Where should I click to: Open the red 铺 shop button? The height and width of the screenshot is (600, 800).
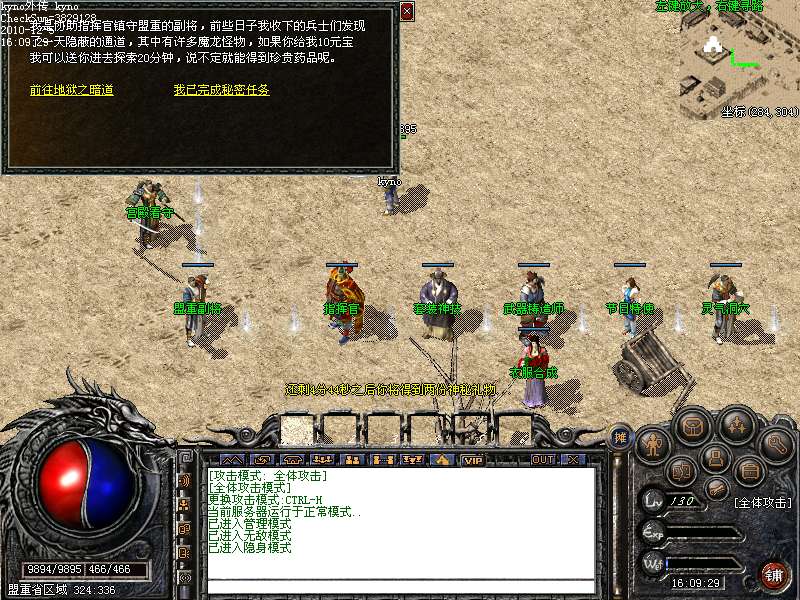tap(775, 575)
